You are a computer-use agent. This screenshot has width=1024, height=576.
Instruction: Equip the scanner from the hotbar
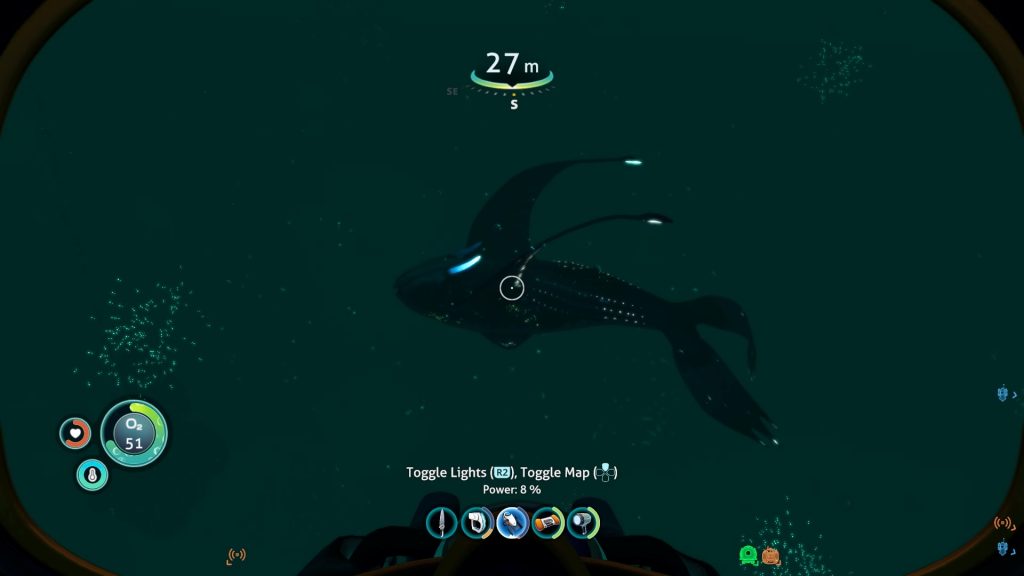tap(477, 522)
